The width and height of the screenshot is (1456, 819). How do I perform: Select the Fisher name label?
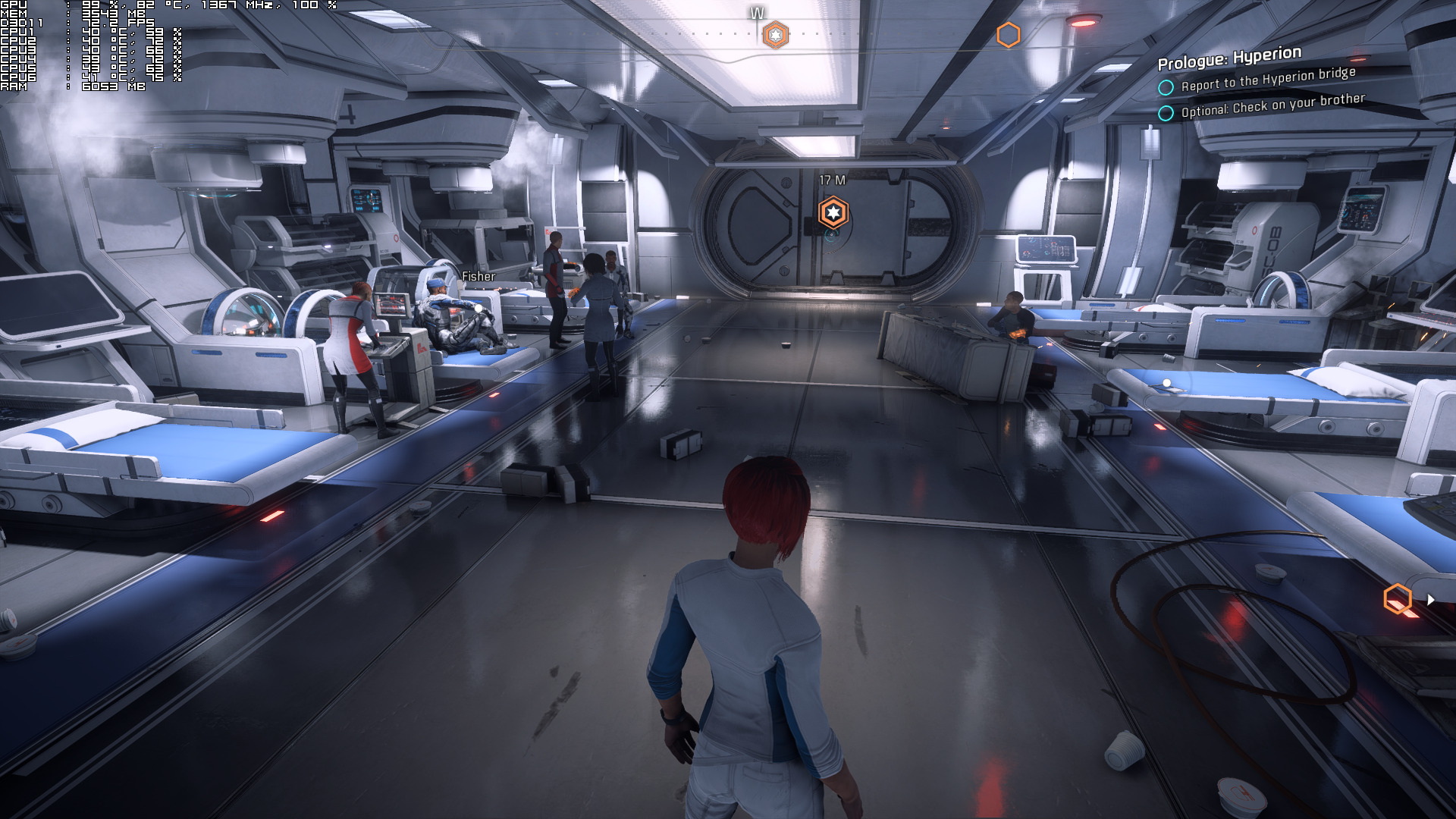tap(479, 277)
